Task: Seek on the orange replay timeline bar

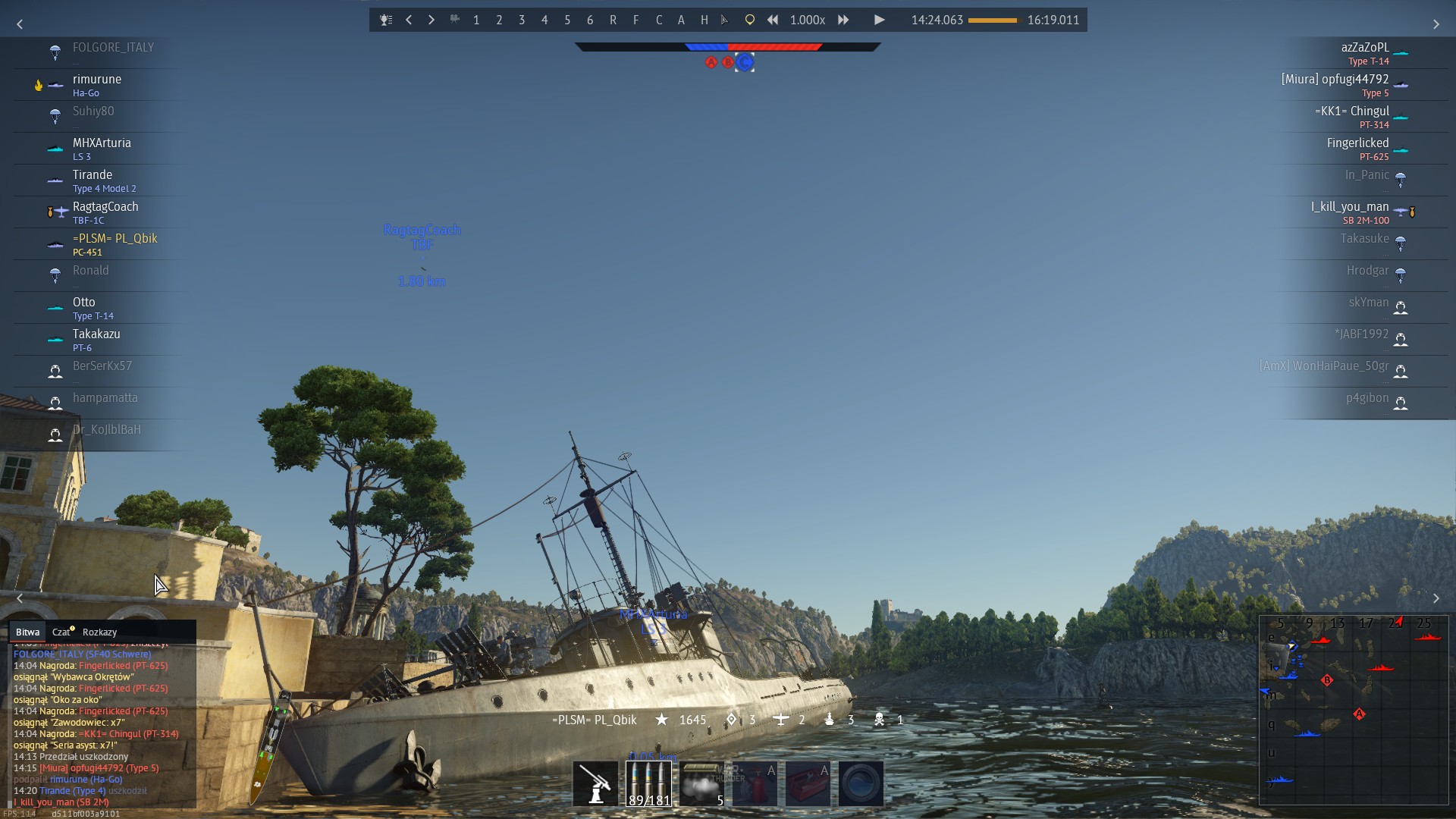Action: point(993,20)
